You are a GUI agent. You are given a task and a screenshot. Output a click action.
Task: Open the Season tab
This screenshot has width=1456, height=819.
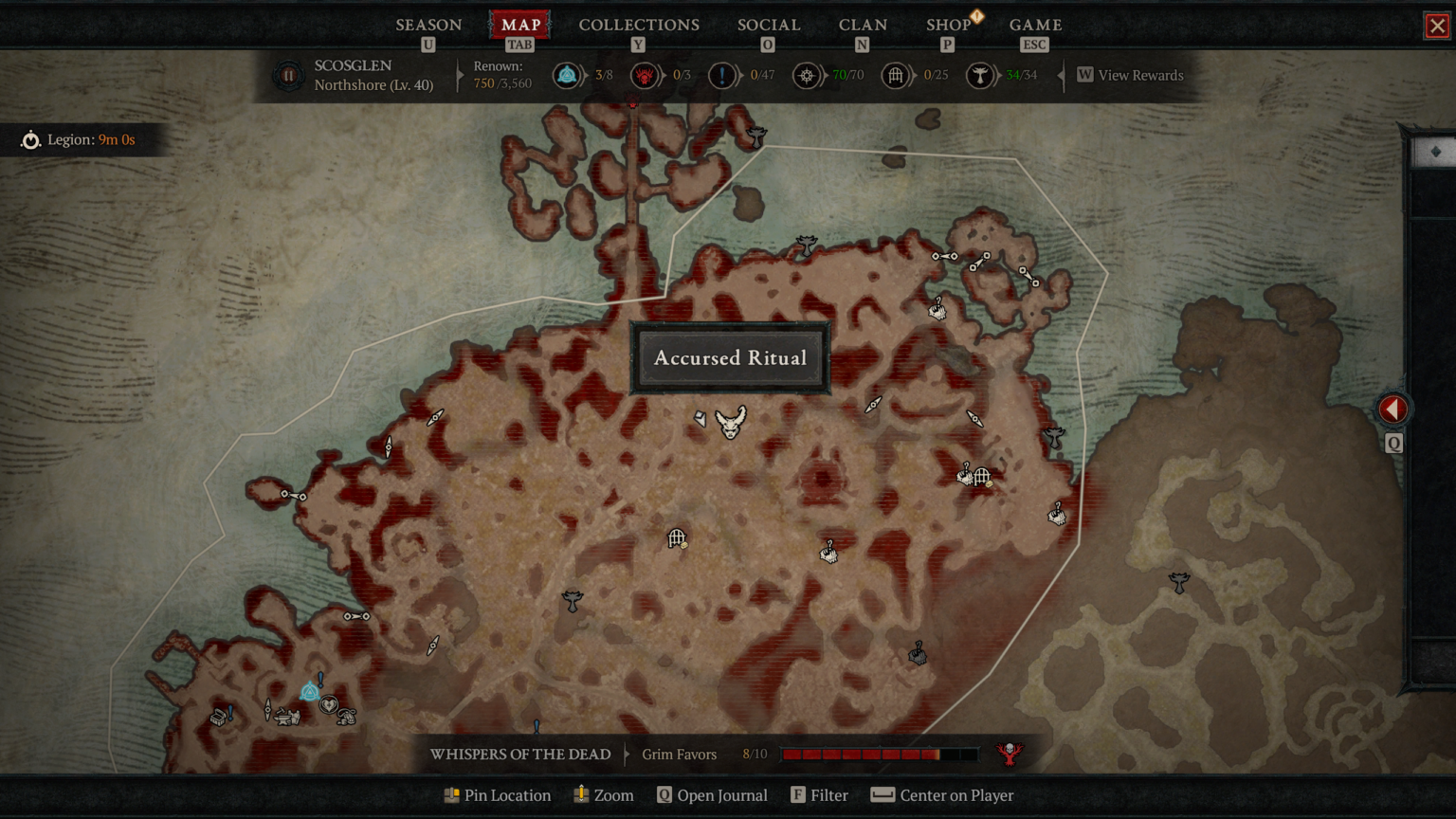(428, 25)
